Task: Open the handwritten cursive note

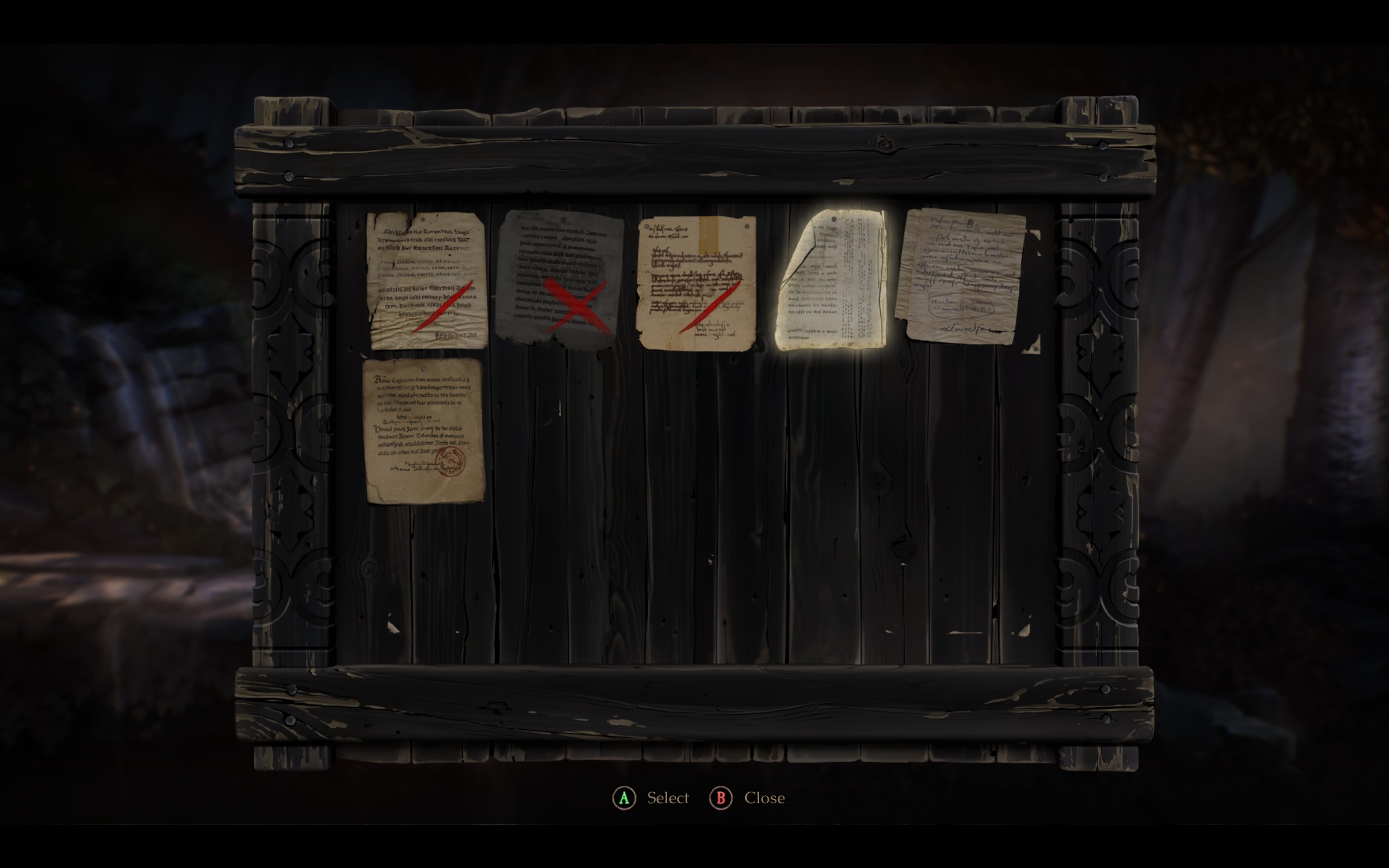Action: coord(962,276)
